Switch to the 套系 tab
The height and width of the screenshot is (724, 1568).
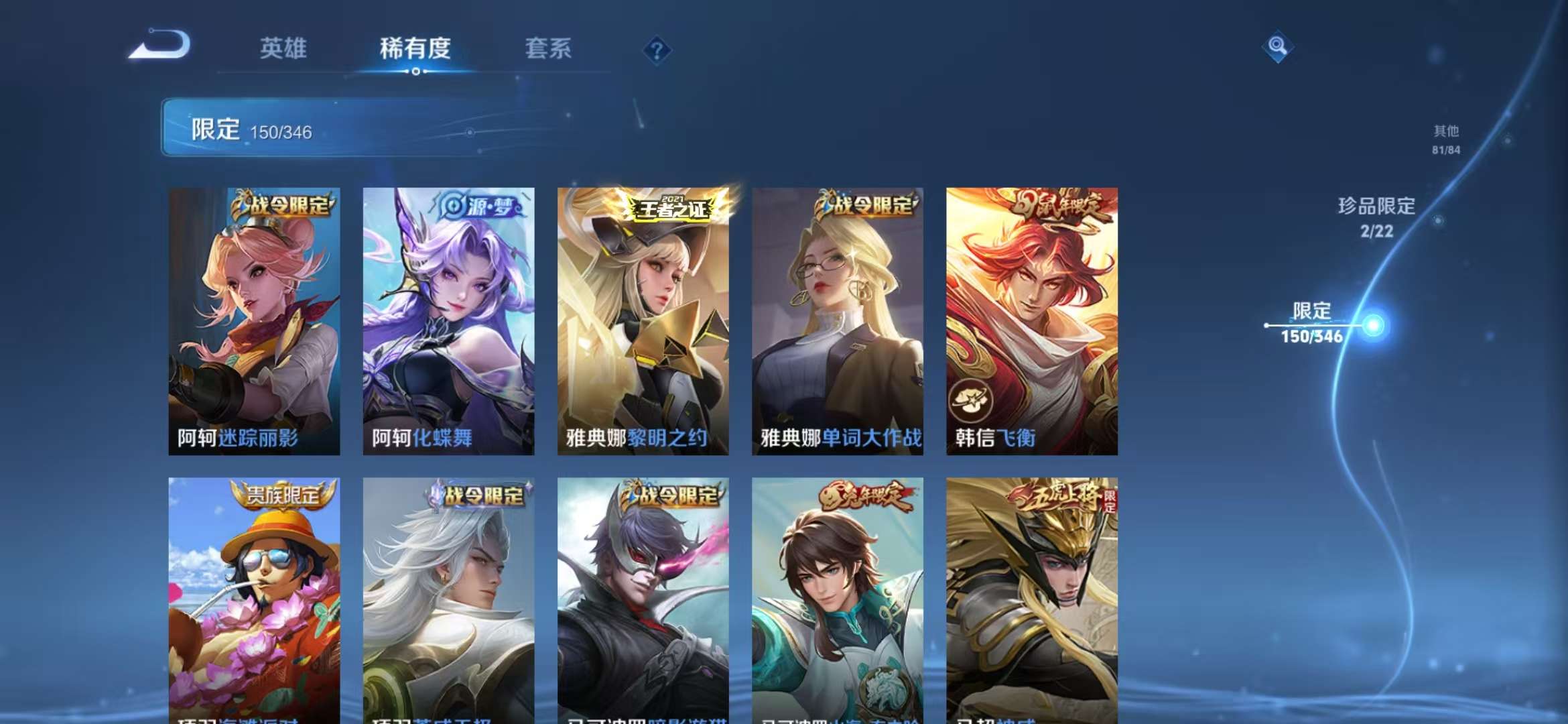coord(549,48)
